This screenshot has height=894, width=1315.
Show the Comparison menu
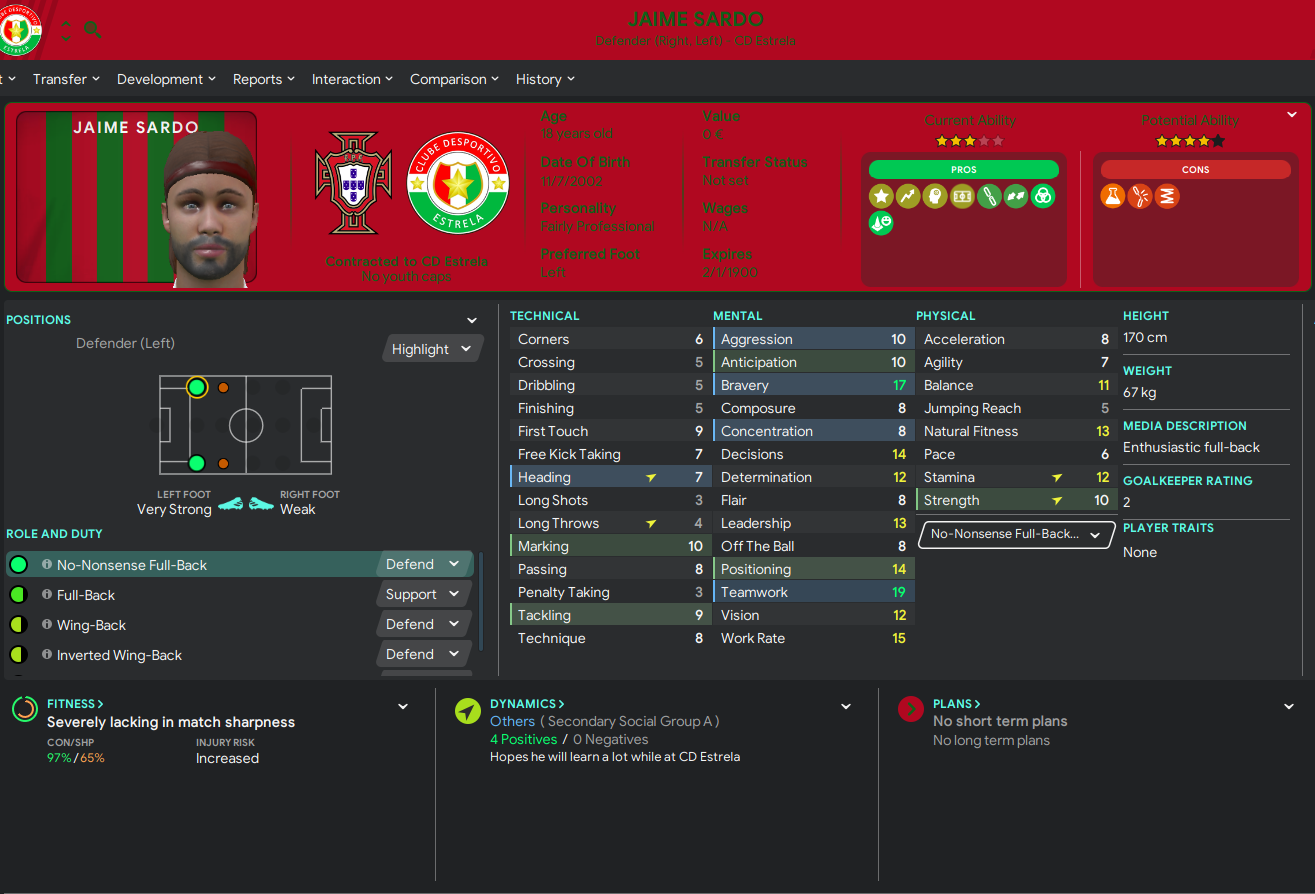pos(453,79)
